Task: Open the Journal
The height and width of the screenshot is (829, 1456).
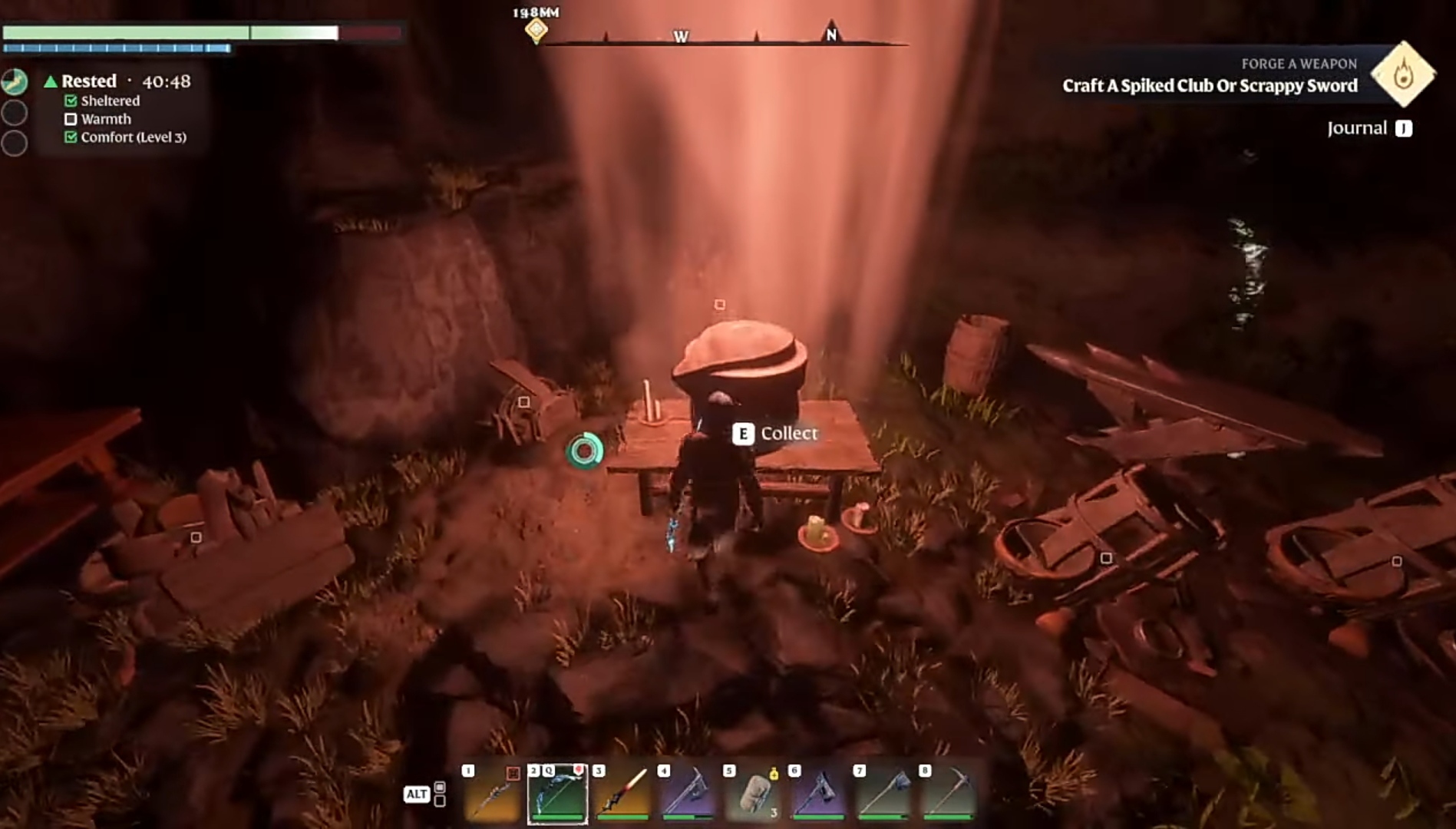Action: [x=1359, y=128]
